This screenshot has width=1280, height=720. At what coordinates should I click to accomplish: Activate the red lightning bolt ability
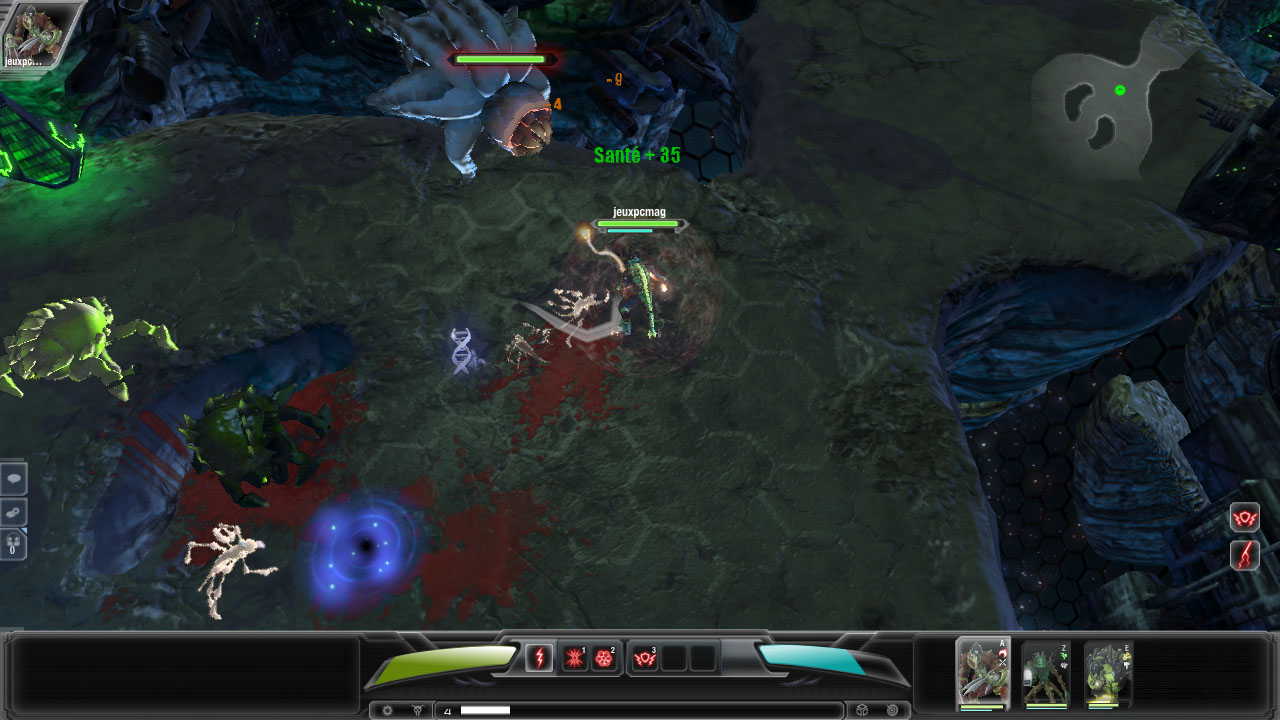(x=539, y=658)
